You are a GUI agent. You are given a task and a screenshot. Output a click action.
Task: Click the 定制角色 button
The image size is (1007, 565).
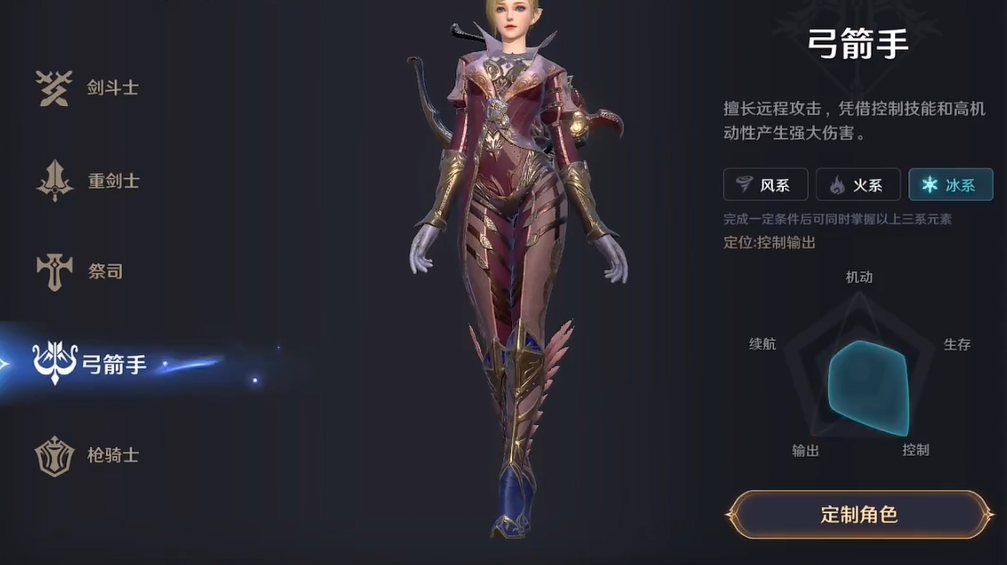(859, 515)
